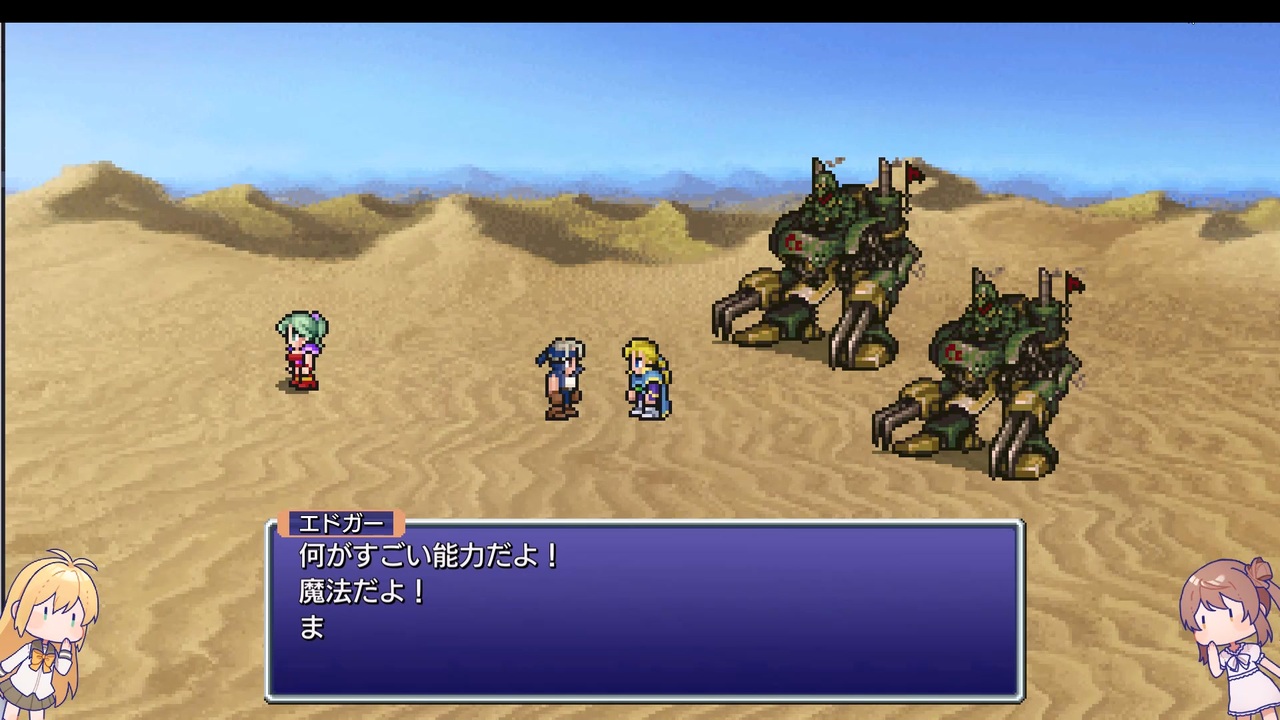Click the partial ま text line
1280x720 pixels.
pos(311,626)
